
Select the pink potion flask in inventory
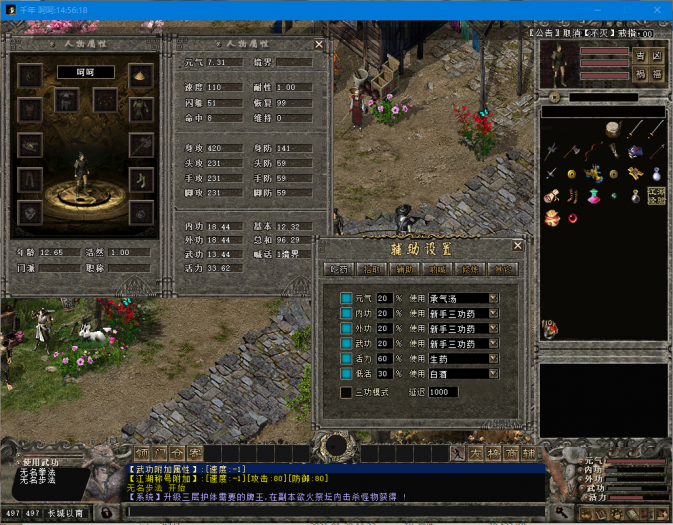[592, 194]
